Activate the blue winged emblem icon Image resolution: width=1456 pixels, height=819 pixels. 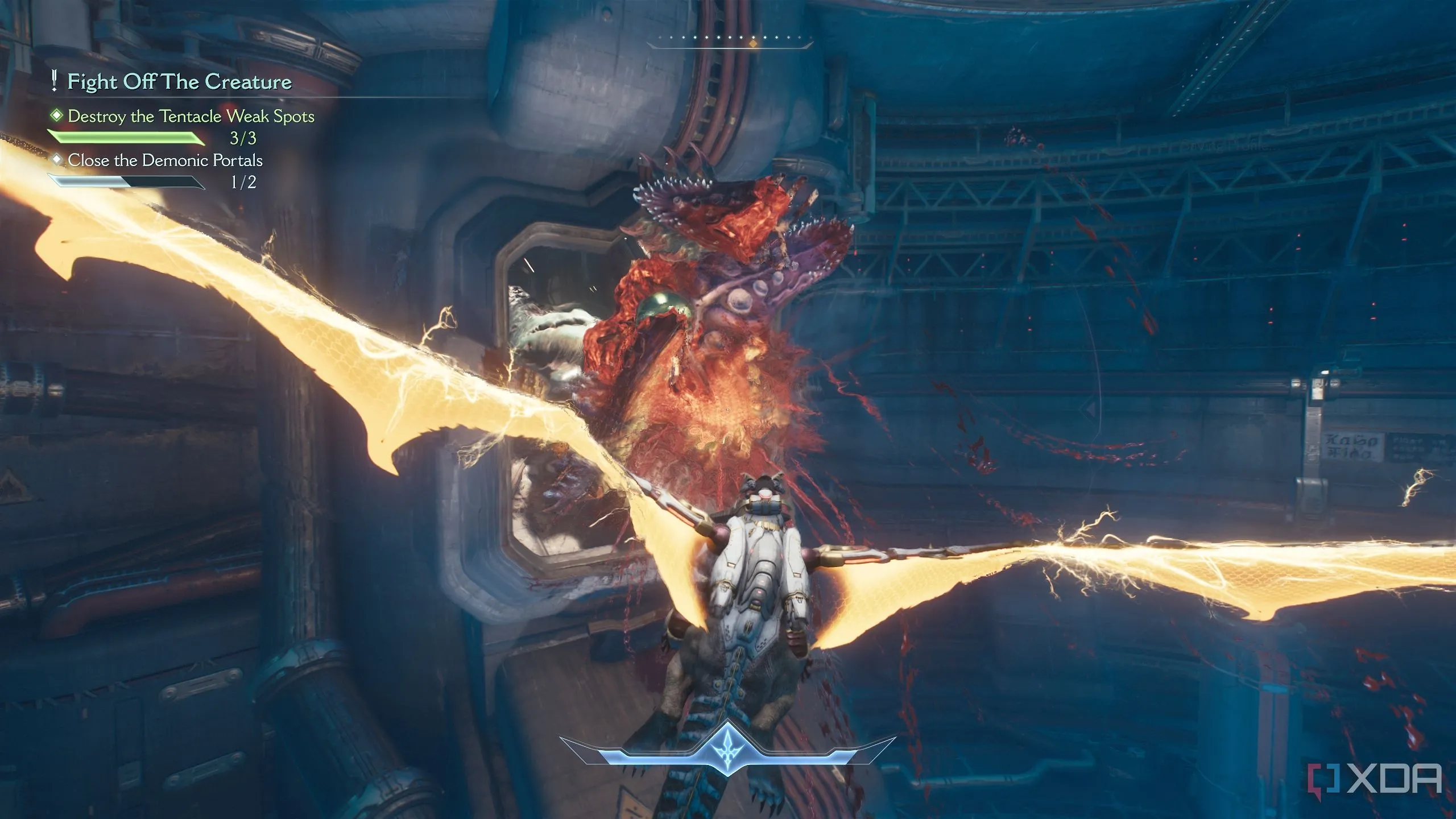(x=728, y=746)
